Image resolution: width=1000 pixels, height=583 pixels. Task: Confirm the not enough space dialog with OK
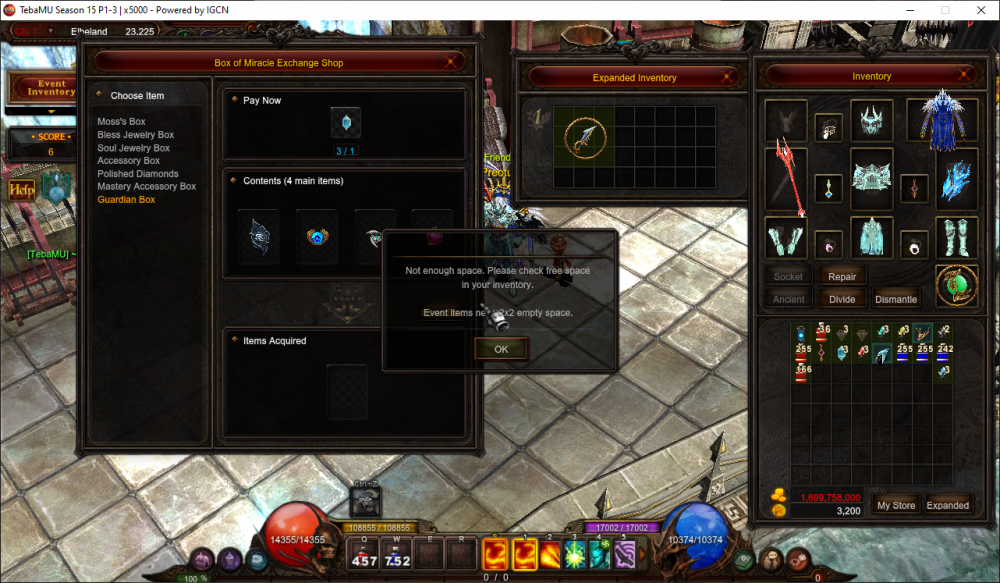coord(501,349)
